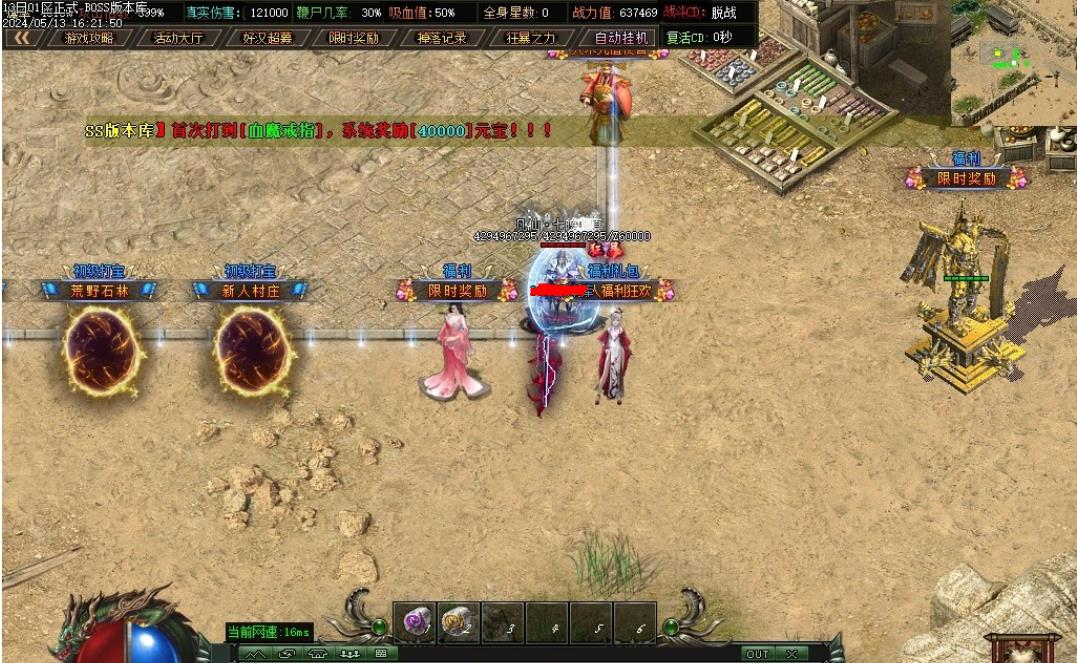Screen dimensions: 1077x663
Task: Use the golden scroll in hotbar slot 2
Action: (x=458, y=622)
